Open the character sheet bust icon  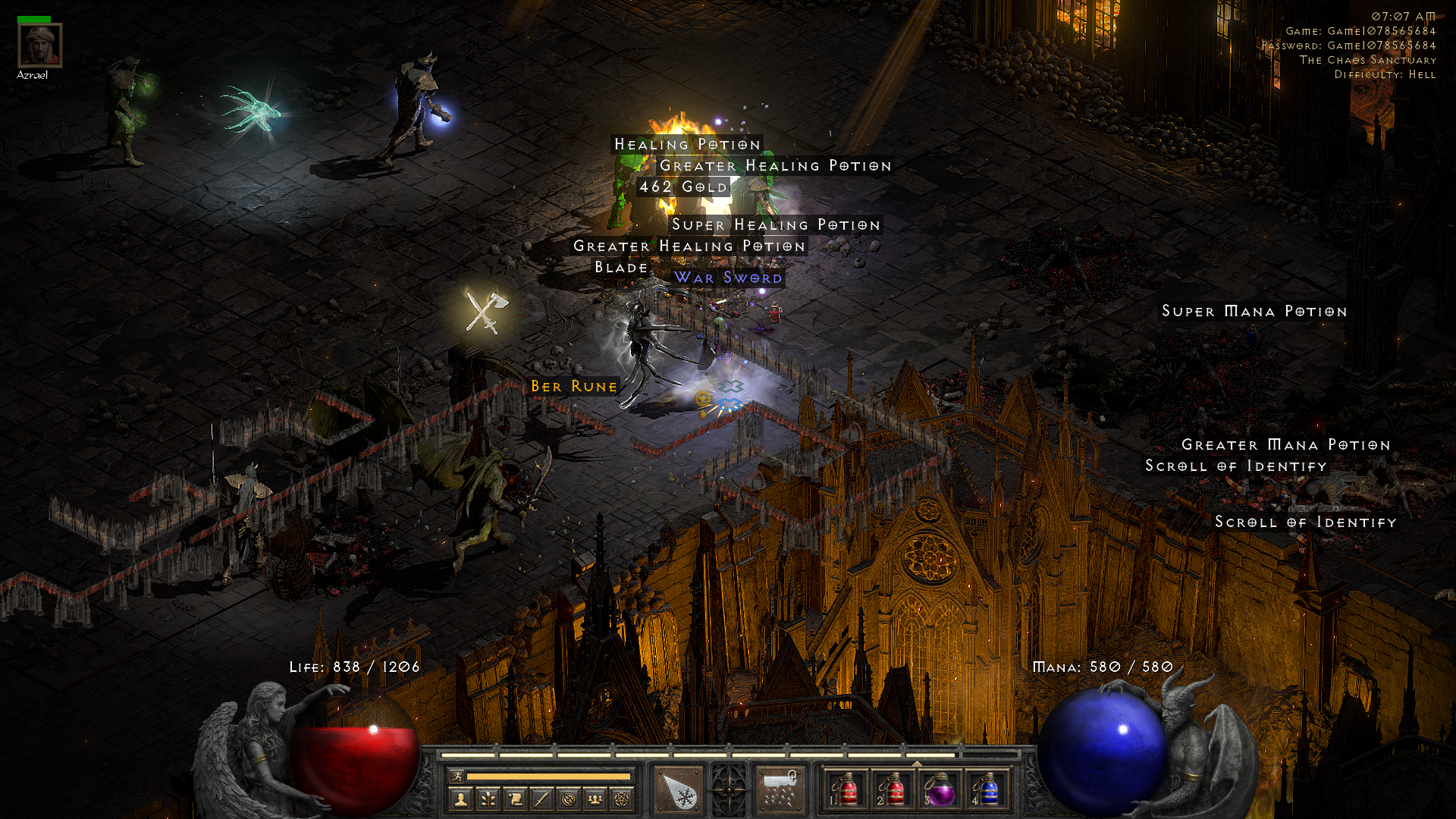[461, 799]
